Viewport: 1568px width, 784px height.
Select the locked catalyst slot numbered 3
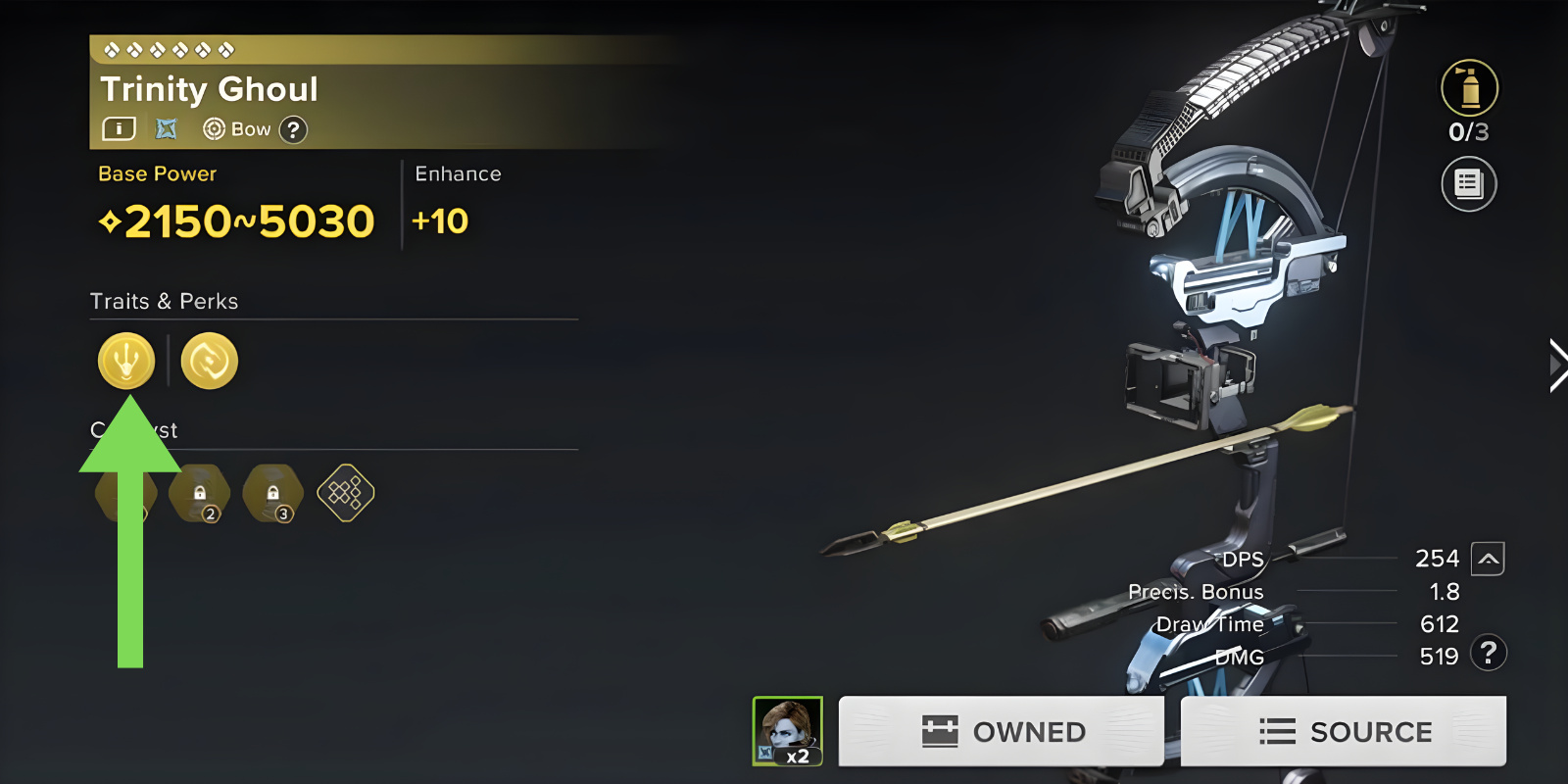coord(273,493)
